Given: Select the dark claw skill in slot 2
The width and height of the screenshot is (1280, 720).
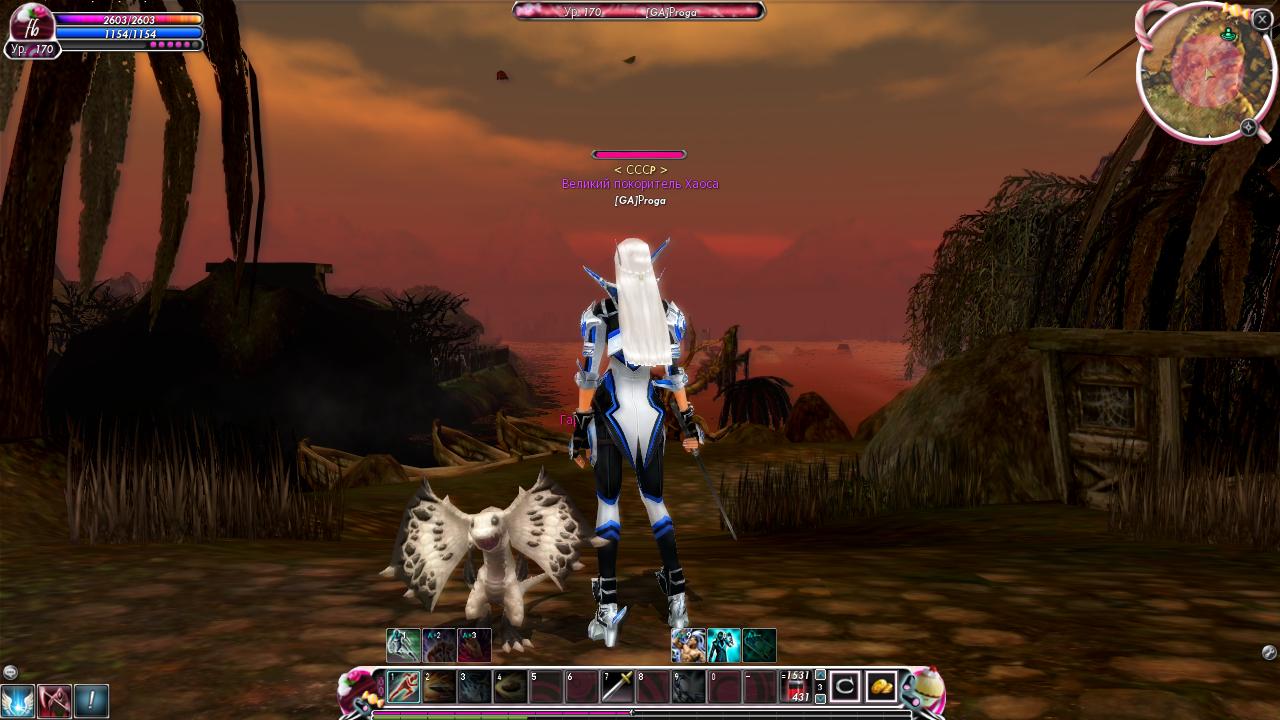Looking at the screenshot, I should point(439,687).
